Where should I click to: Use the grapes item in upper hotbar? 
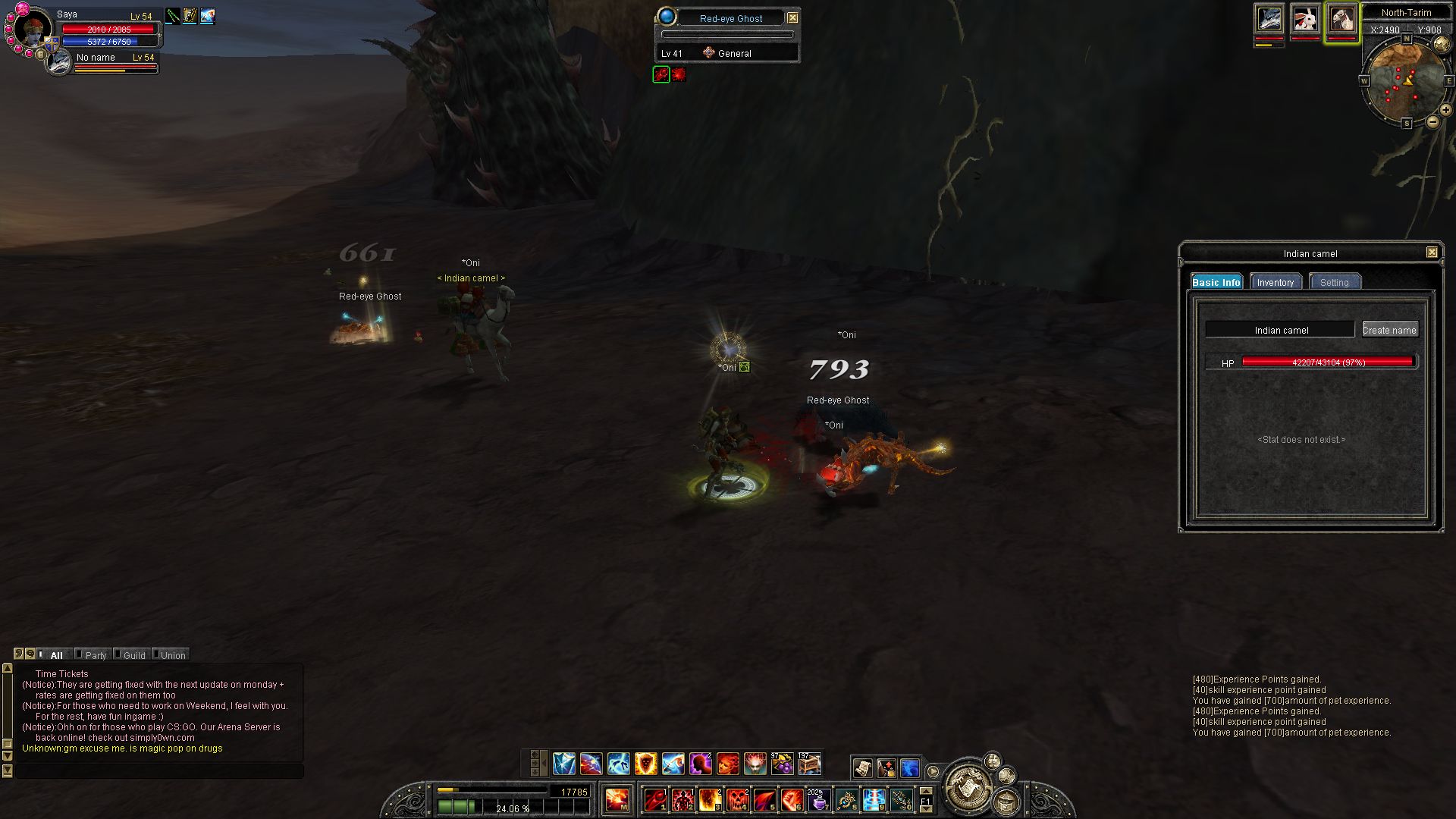pos(782,764)
